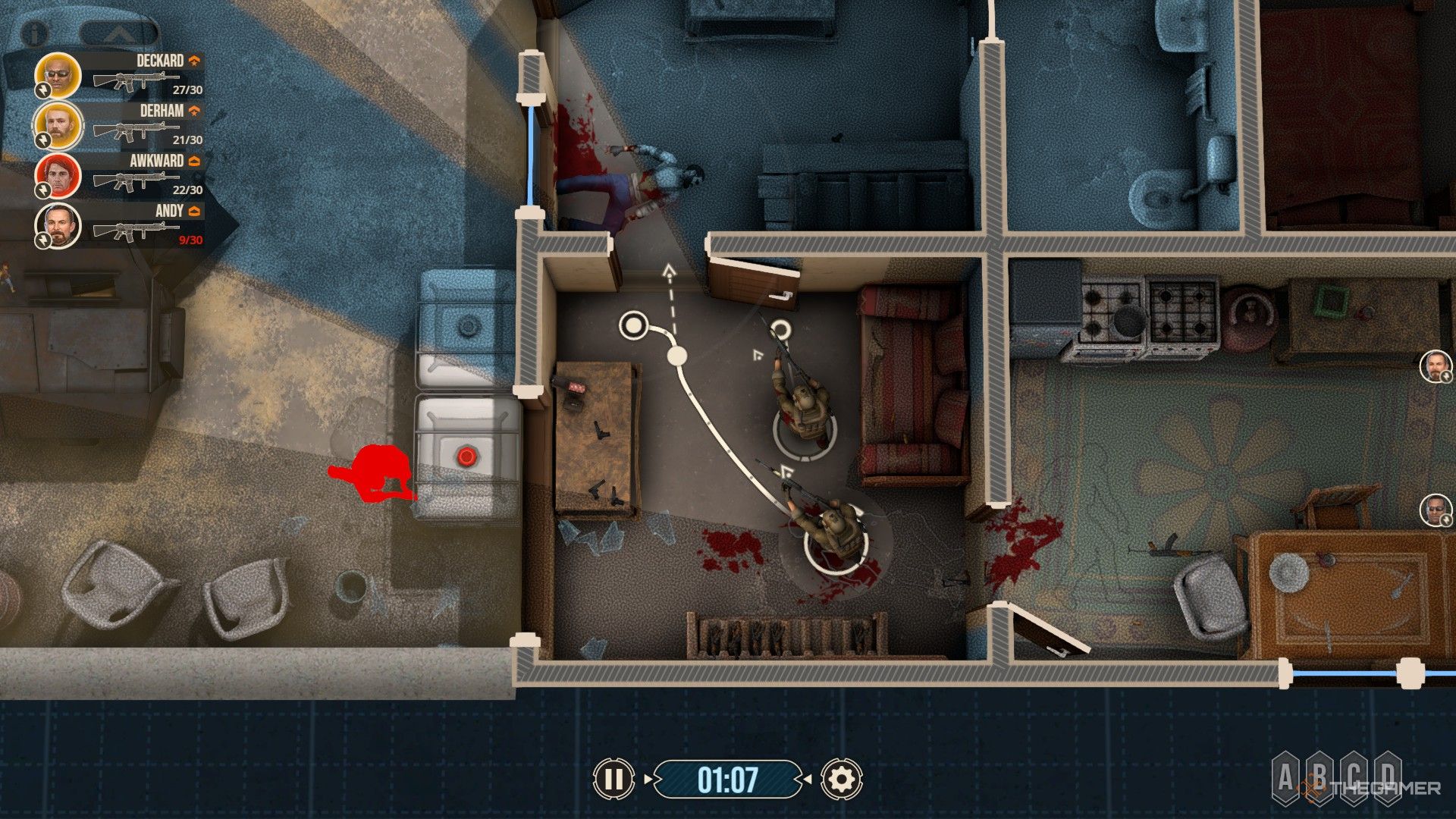
Task: Trigger go-code B
Action: click(1319, 777)
